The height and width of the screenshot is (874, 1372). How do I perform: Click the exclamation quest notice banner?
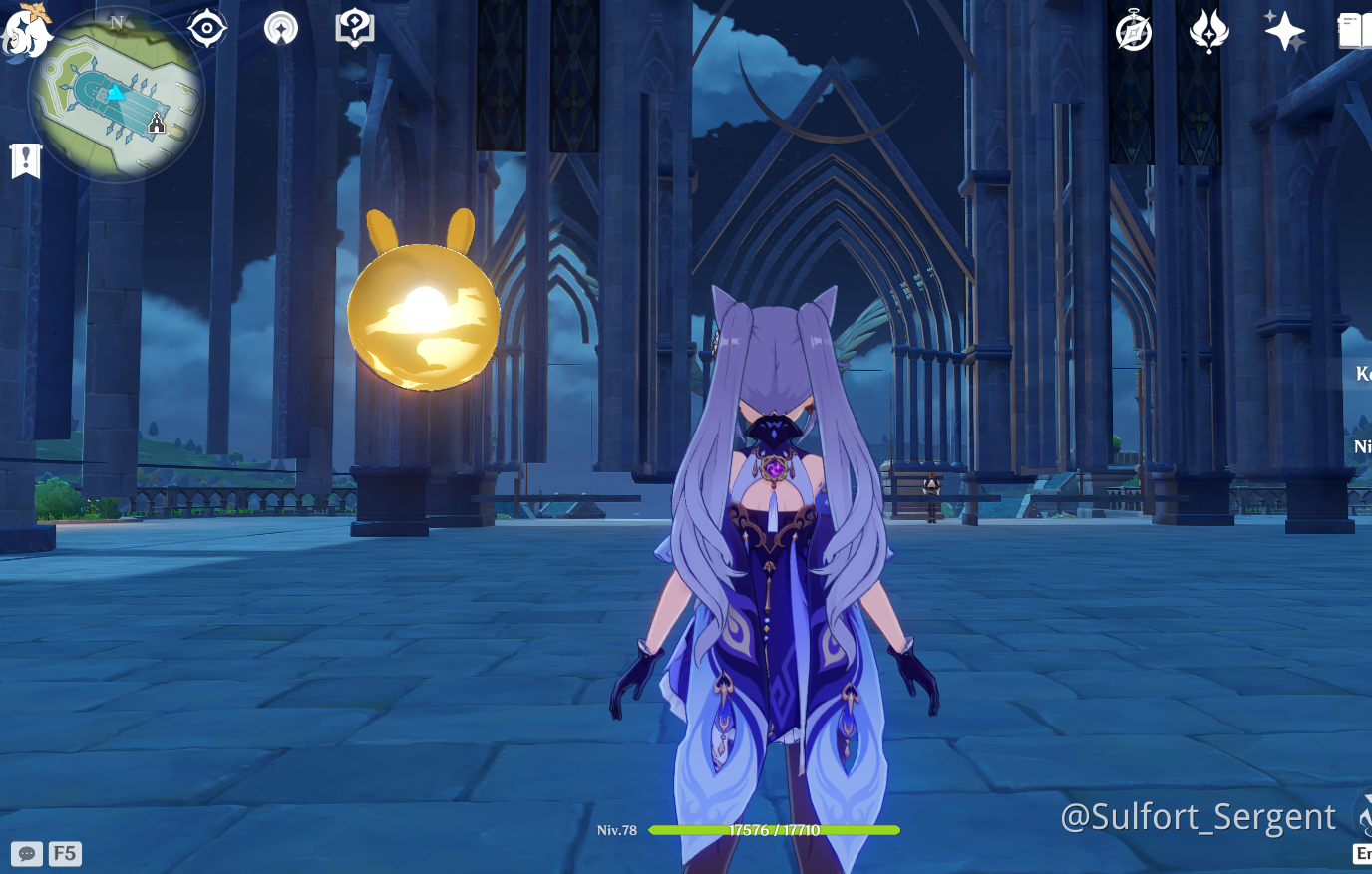25,160
